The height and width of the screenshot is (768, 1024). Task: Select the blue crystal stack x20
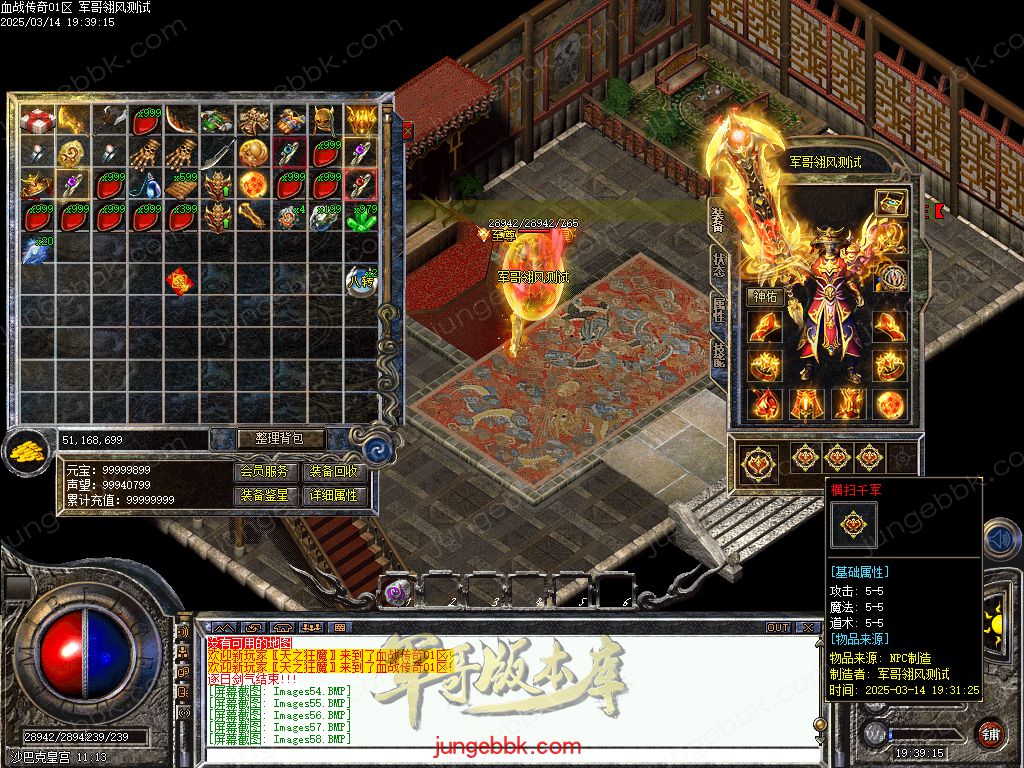[x=38, y=249]
